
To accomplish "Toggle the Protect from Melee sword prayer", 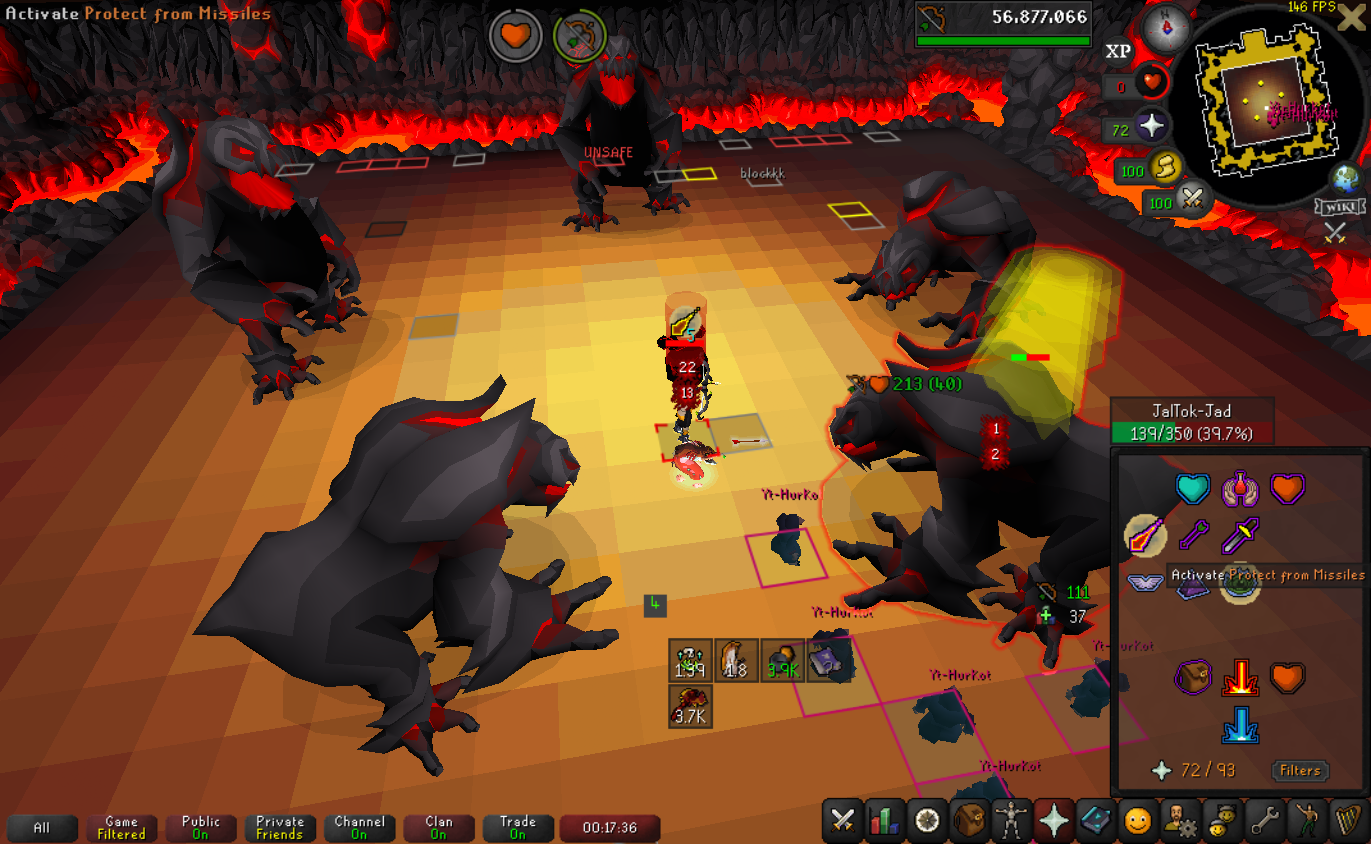I will tap(1240, 537).
